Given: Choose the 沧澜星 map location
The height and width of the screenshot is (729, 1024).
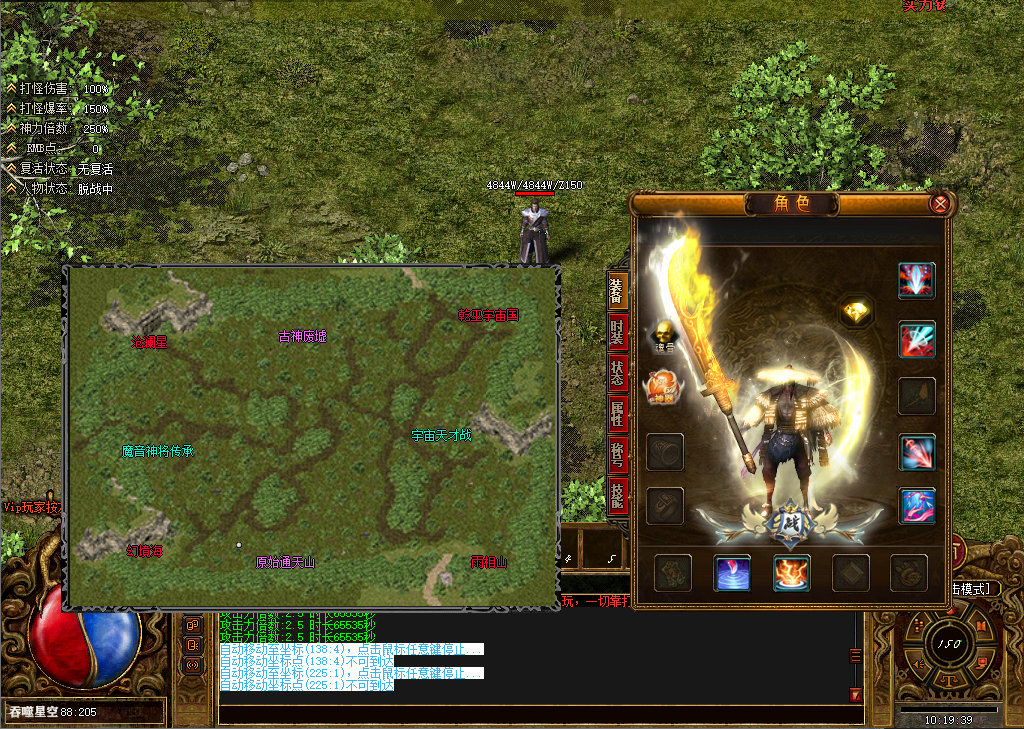Looking at the screenshot, I should (149, 342).
